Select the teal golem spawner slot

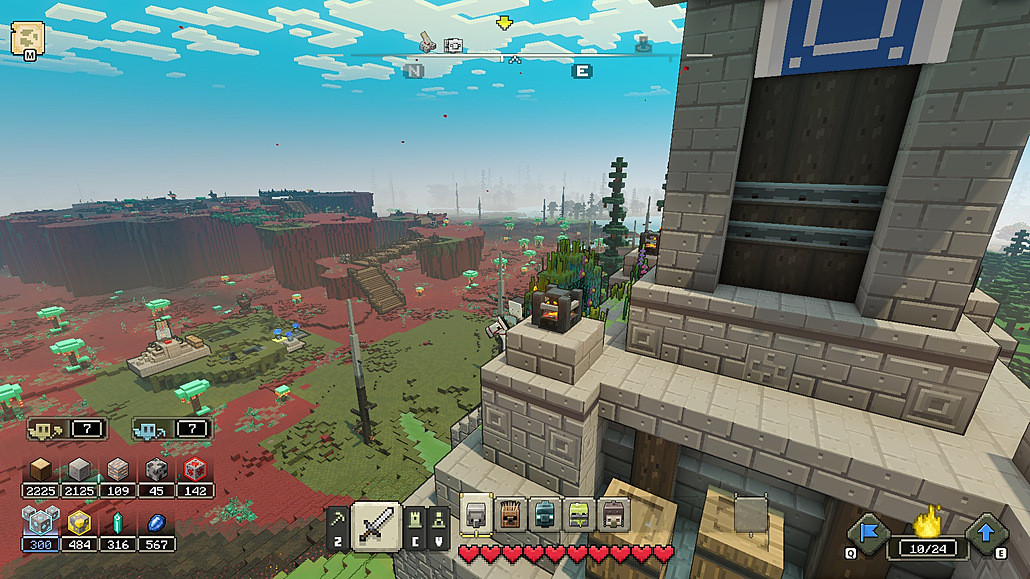544,514
